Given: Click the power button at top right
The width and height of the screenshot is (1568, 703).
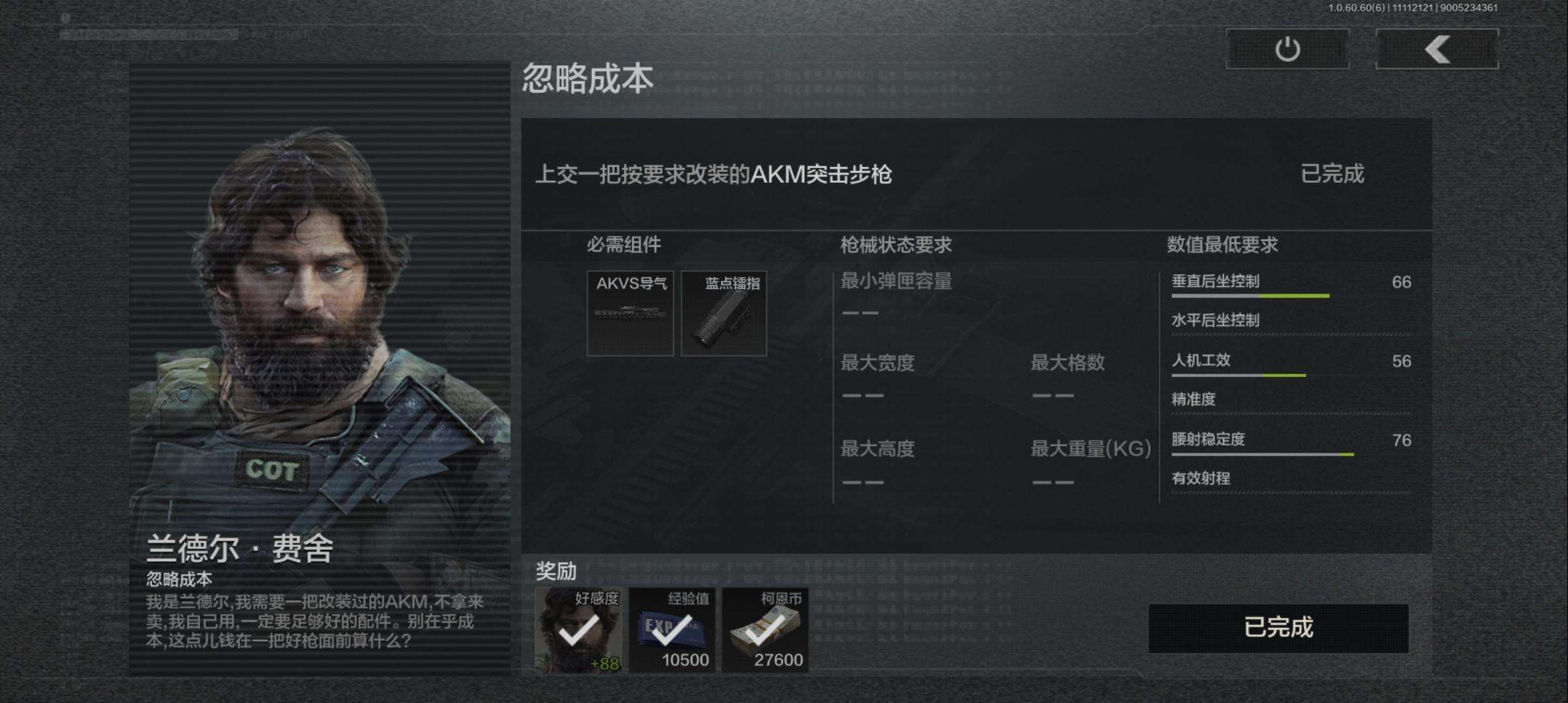Looking at the screenshot, I should 1286,49.
